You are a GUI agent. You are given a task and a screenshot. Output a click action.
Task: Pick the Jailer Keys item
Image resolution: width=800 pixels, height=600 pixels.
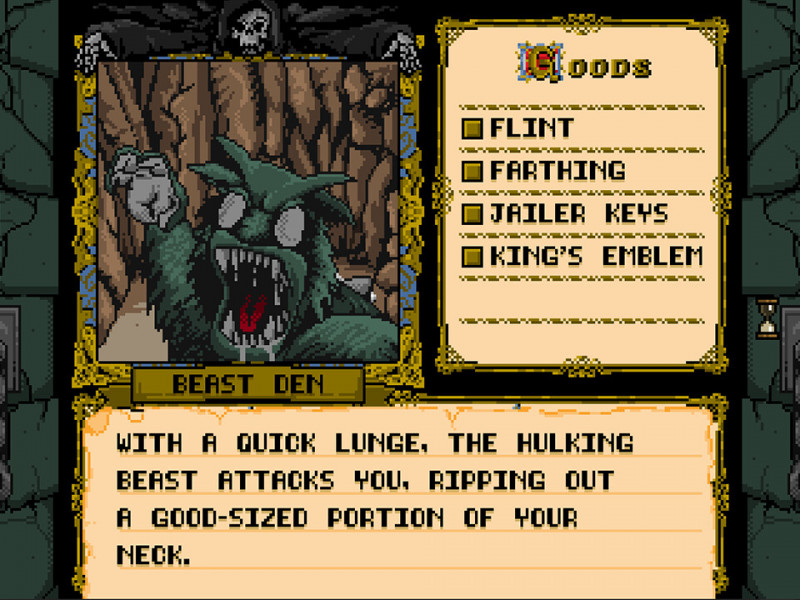point(578,213)
